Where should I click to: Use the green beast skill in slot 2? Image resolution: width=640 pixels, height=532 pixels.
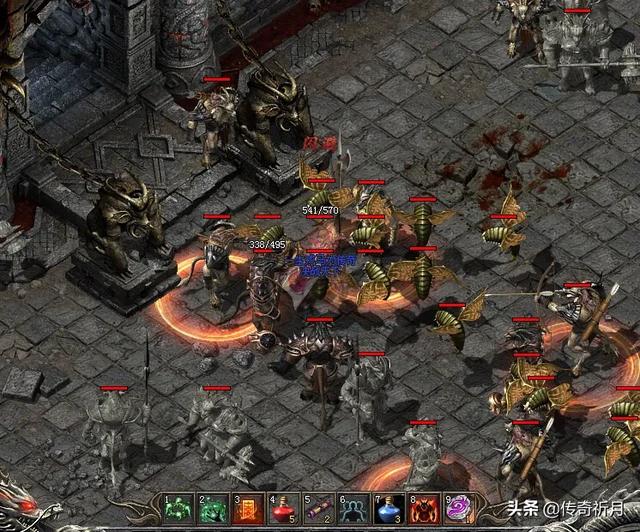pyautogui.click(x=213, y=509)
